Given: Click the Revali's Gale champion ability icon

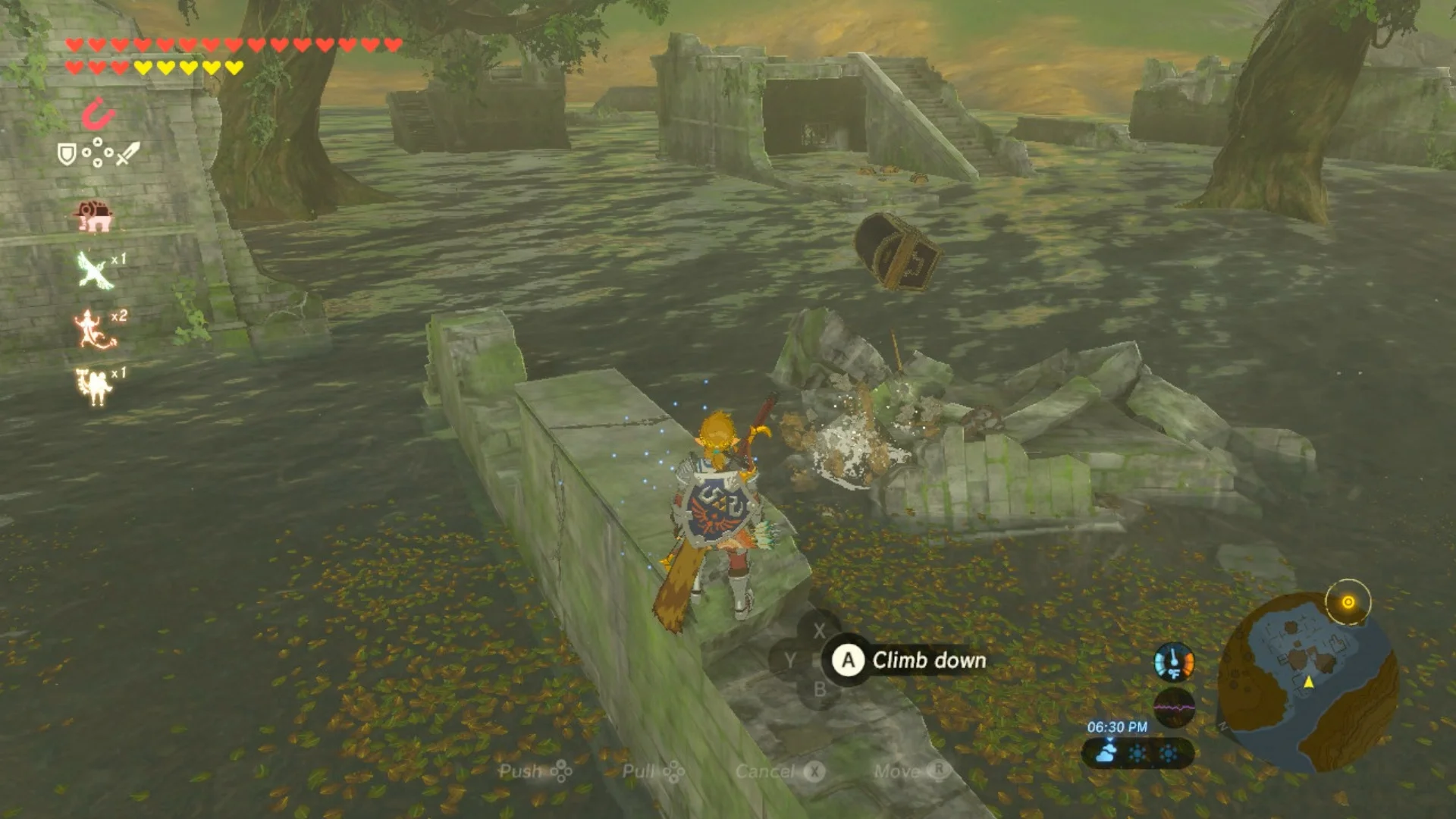Looking at the screenshot, I should 94,270.
